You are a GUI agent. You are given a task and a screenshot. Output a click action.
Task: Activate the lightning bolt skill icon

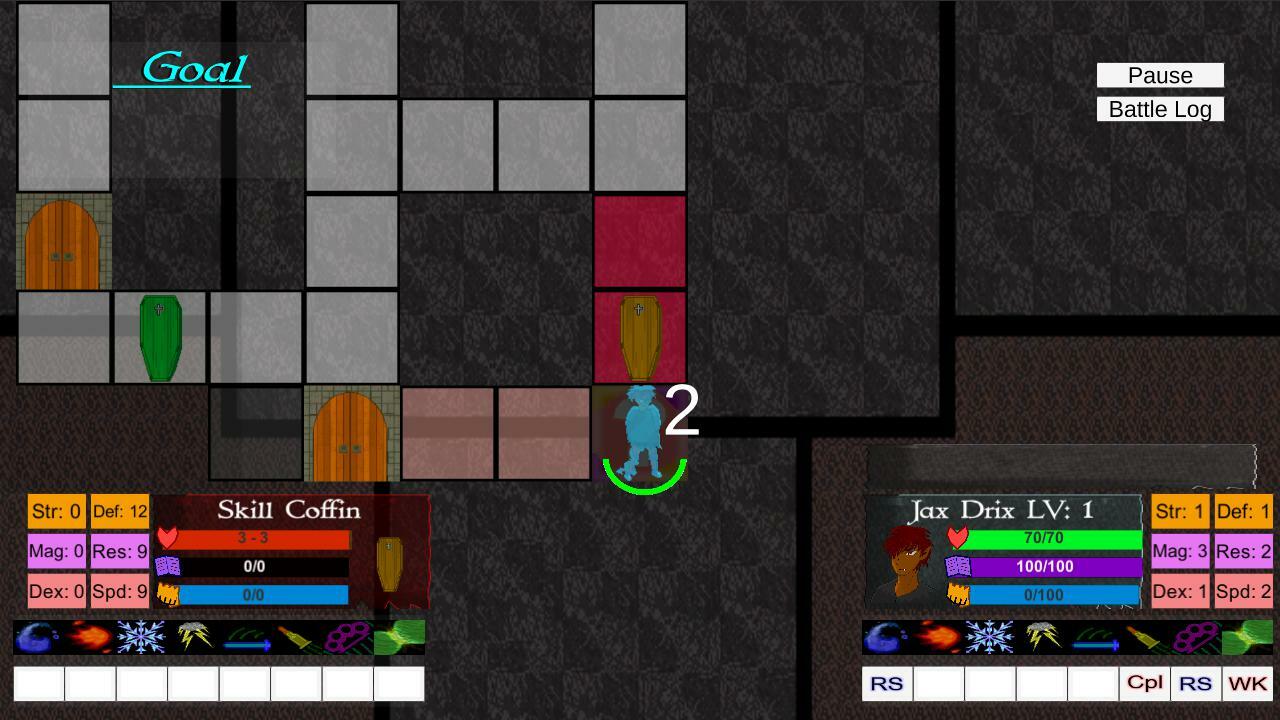(x=195, y=636)
